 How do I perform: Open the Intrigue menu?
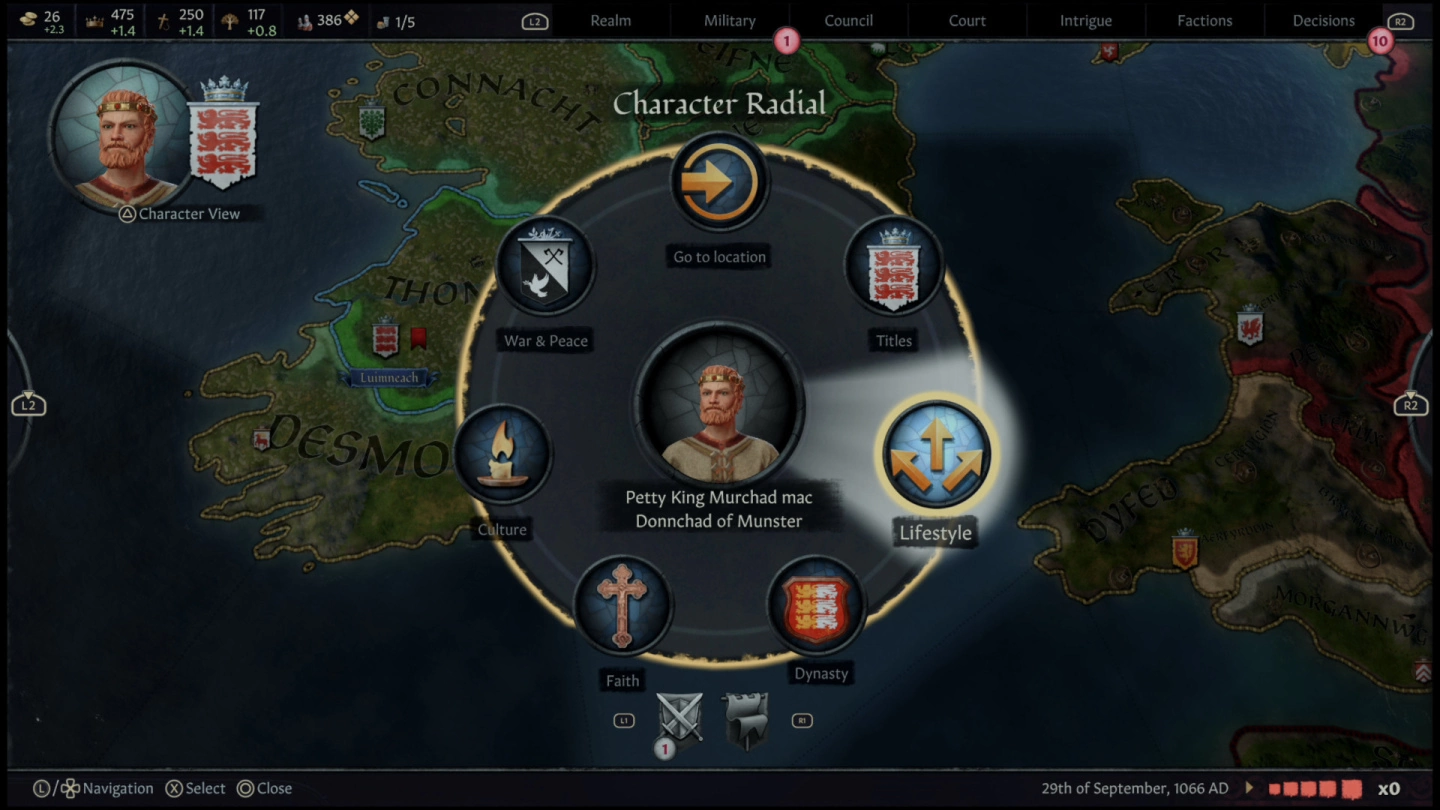pos(1085,20)
